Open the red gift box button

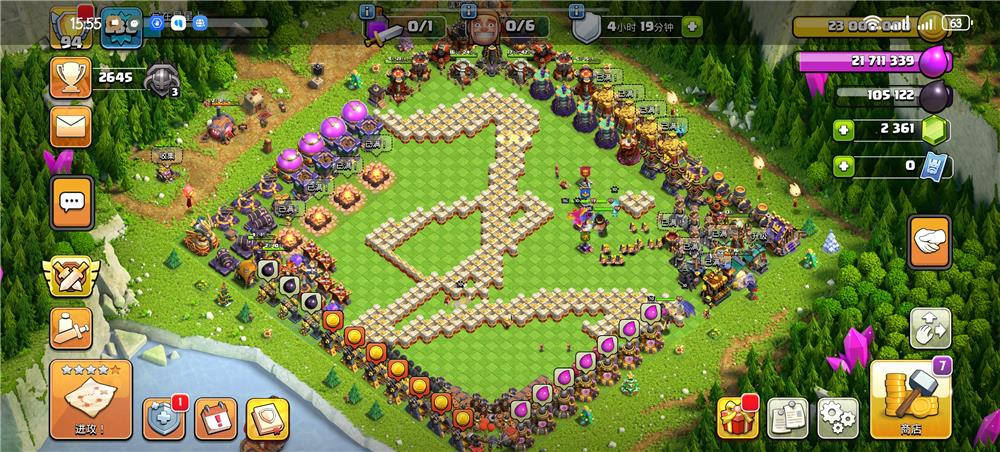coord(738,417)
